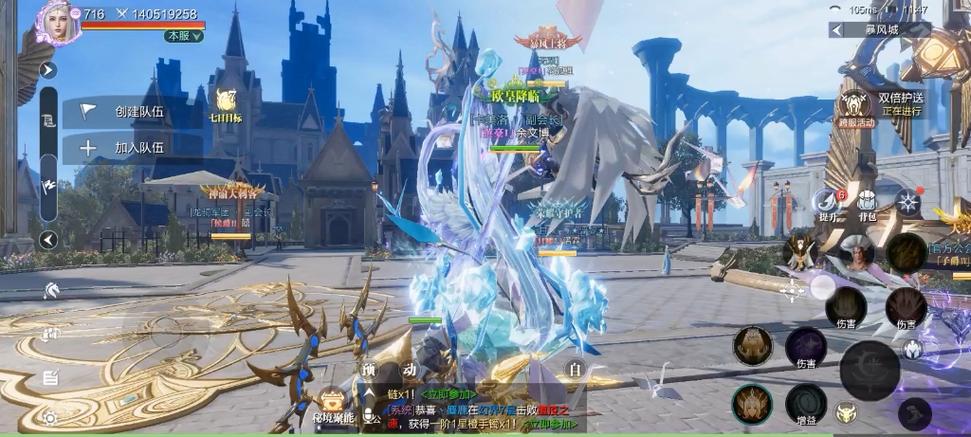Open the 背包 backpack
Viewport: 971px width, 437px height.
866,202
